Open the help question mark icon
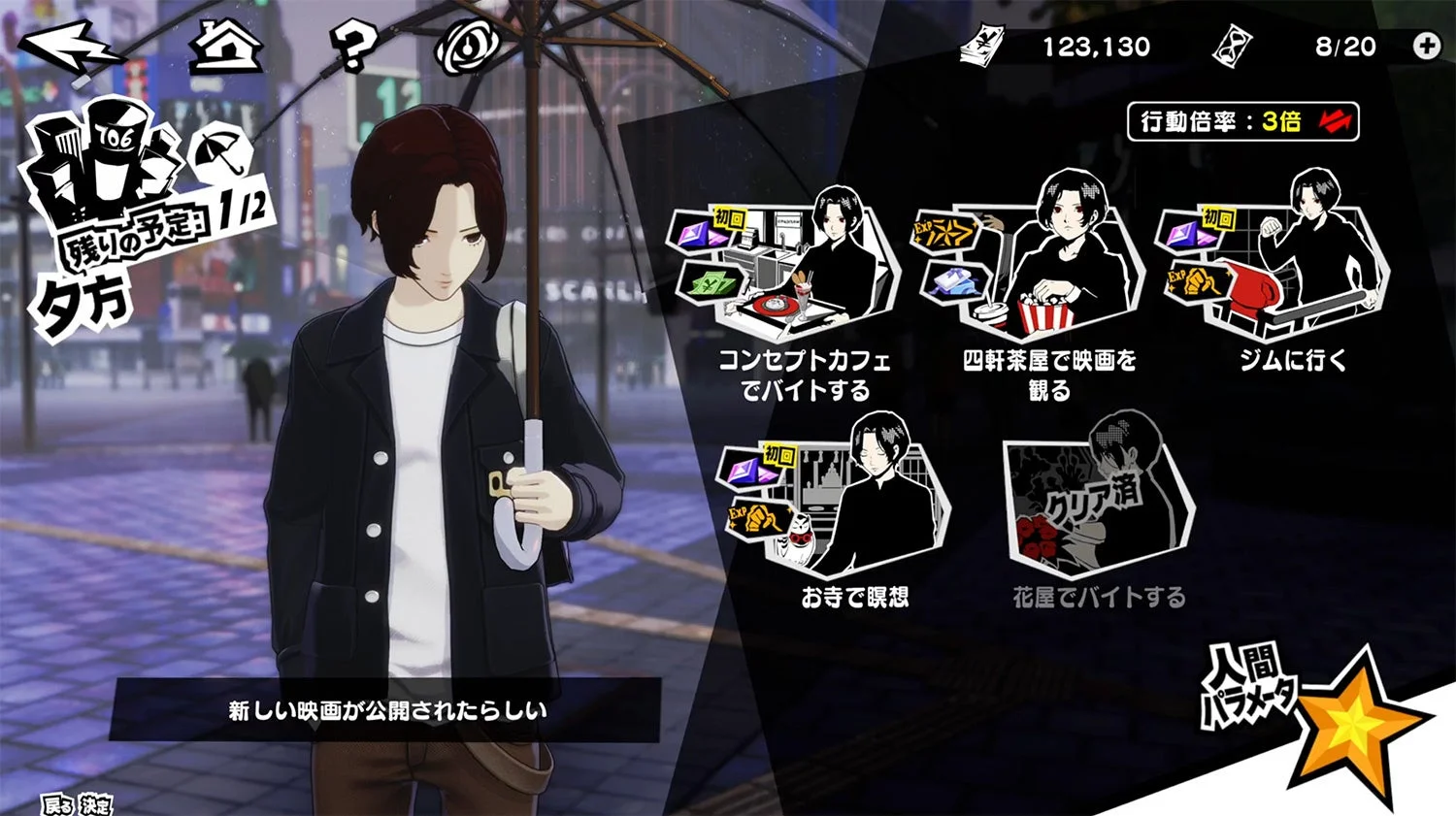 pos(354,44)
